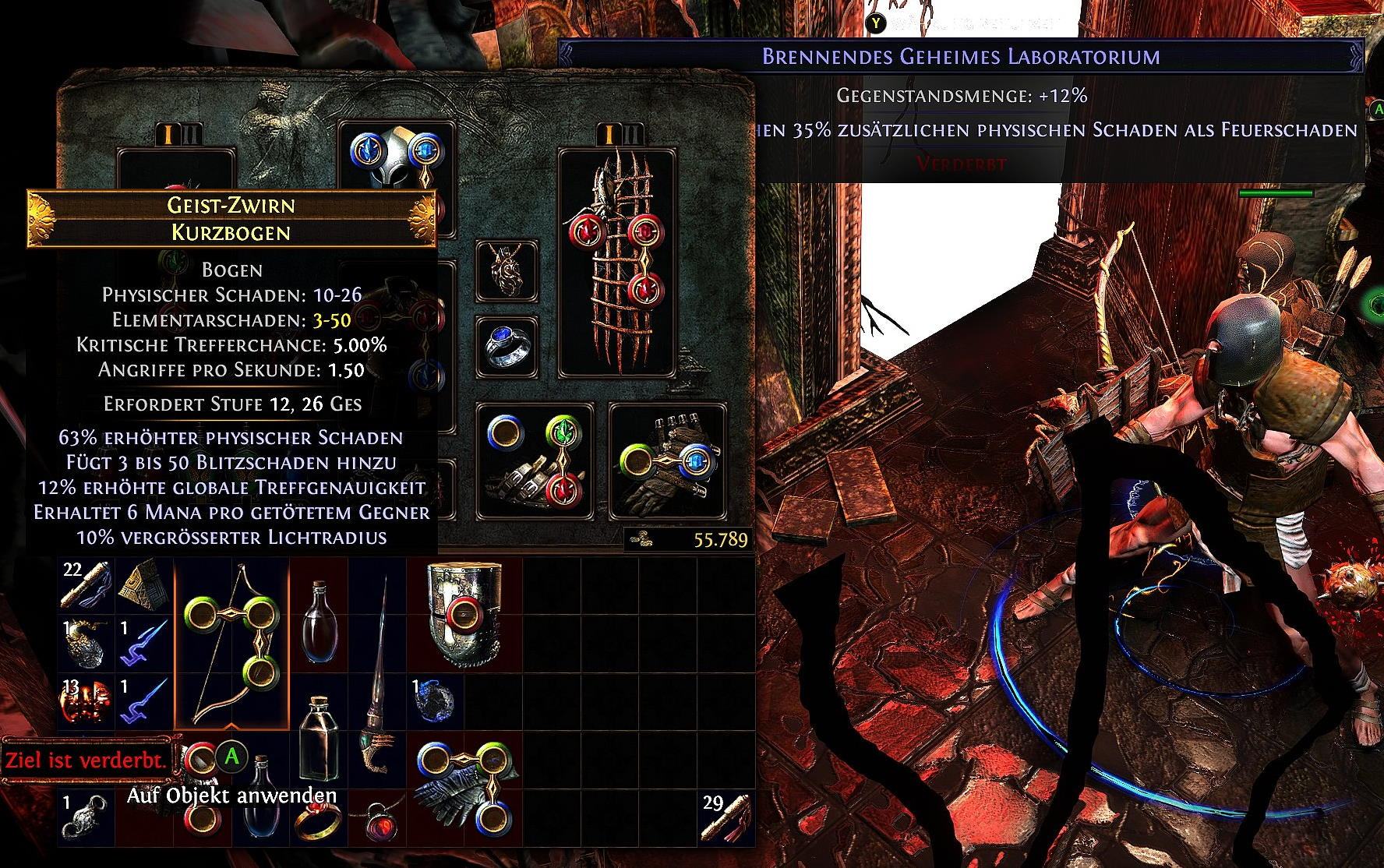Select the equipped gloves with two sockets
The height and width of the screenshot is (868, 1384).
pos(667,460)
